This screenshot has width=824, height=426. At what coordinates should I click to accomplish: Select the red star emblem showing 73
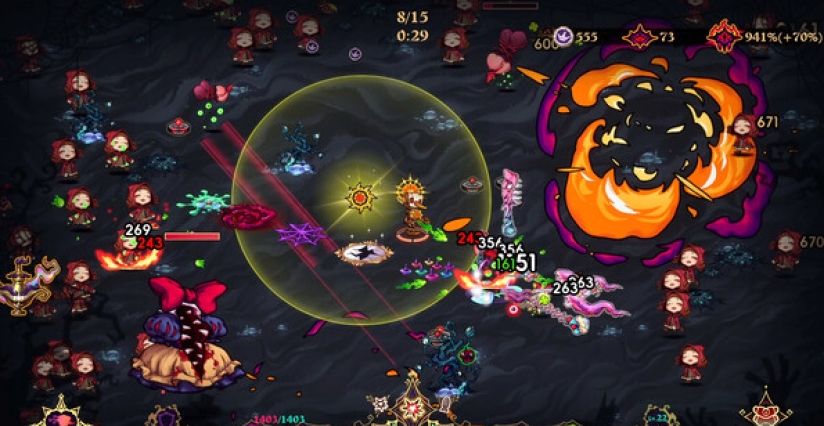click(638, 37)
